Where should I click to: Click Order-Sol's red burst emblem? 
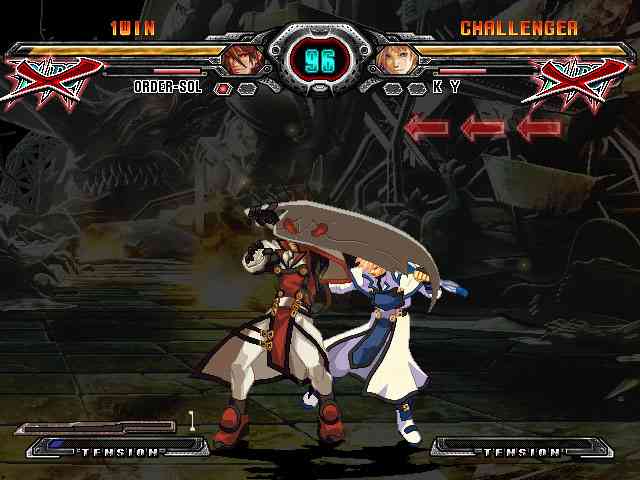[55, 80]
